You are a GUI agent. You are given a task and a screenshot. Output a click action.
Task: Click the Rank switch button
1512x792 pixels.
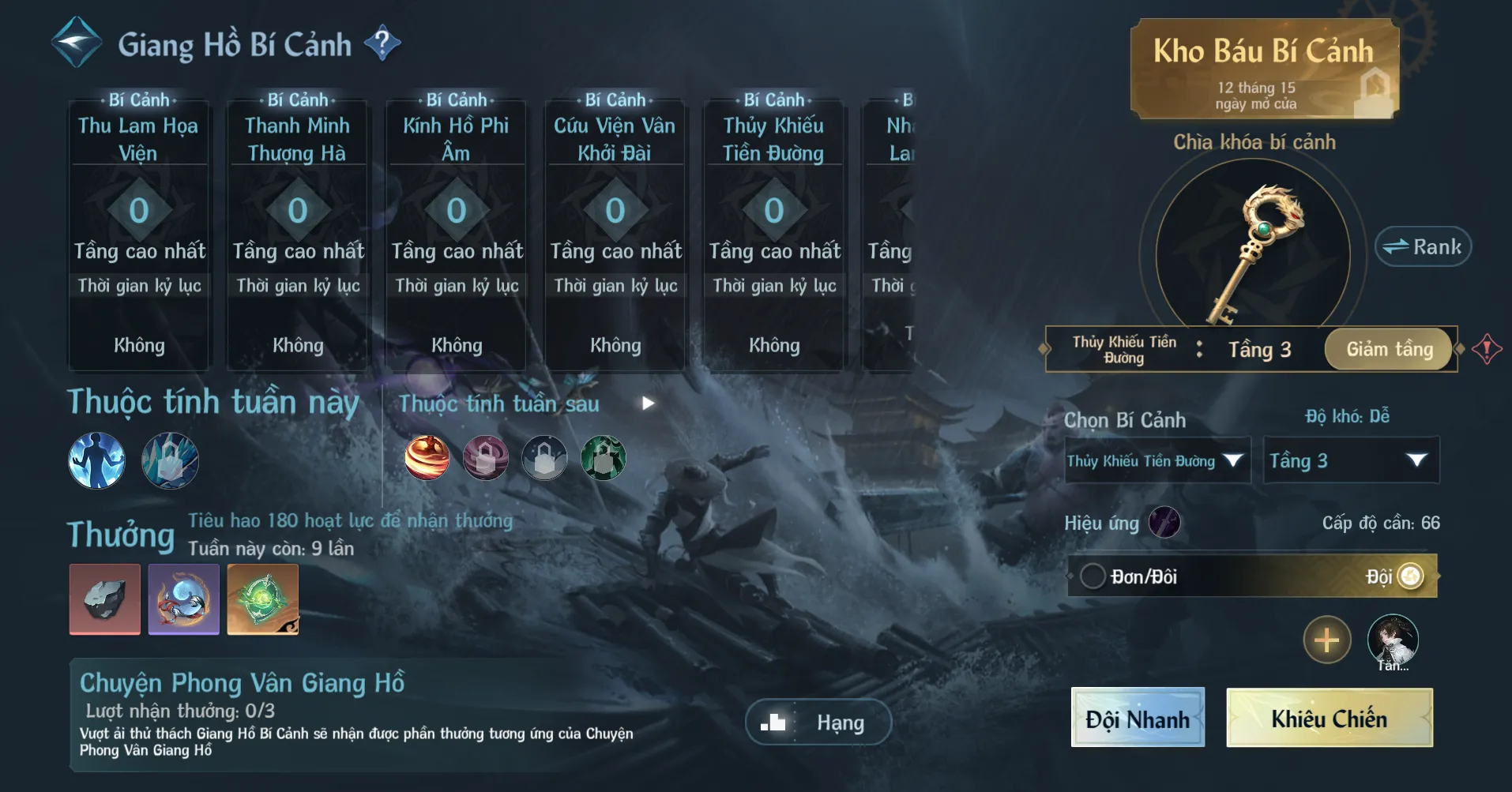coord(1423,247)
